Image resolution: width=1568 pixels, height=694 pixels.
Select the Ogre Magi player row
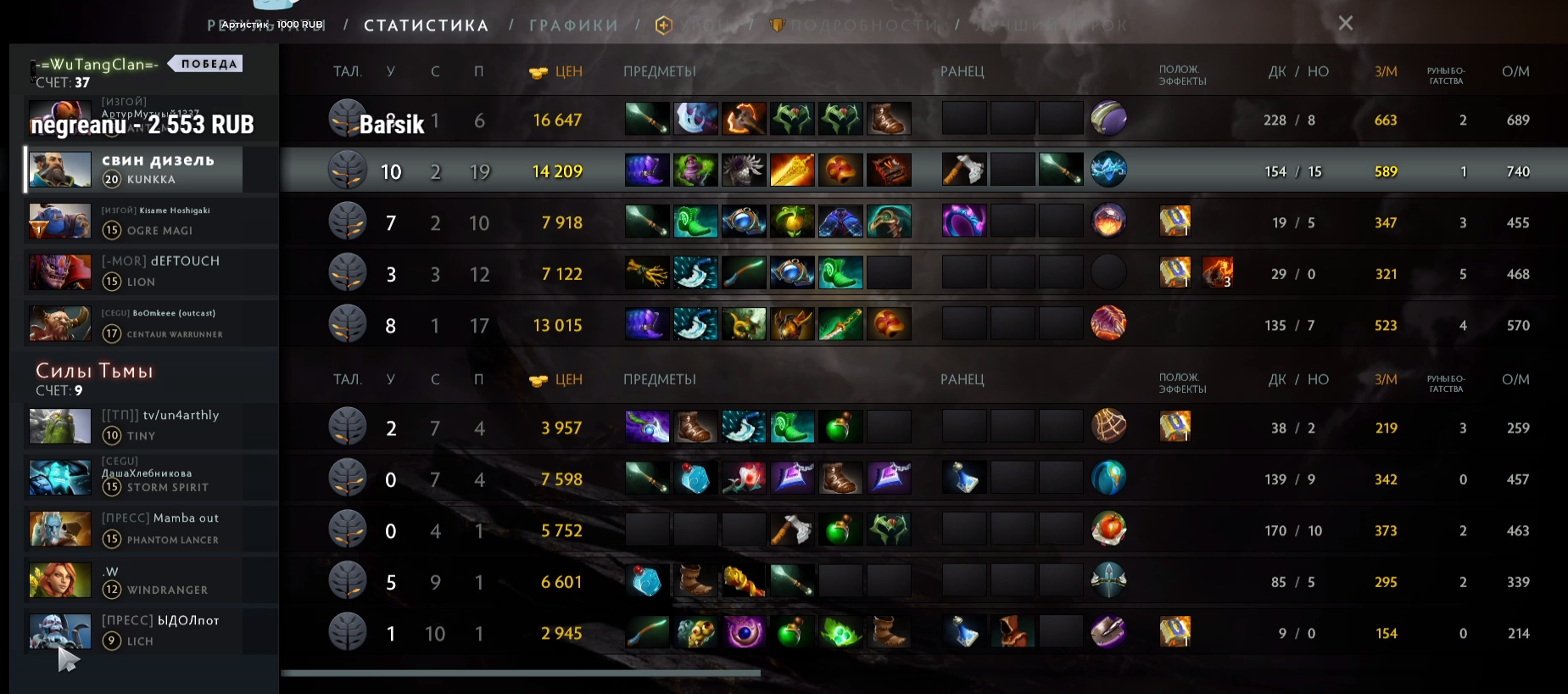click(x=153, y=221)
